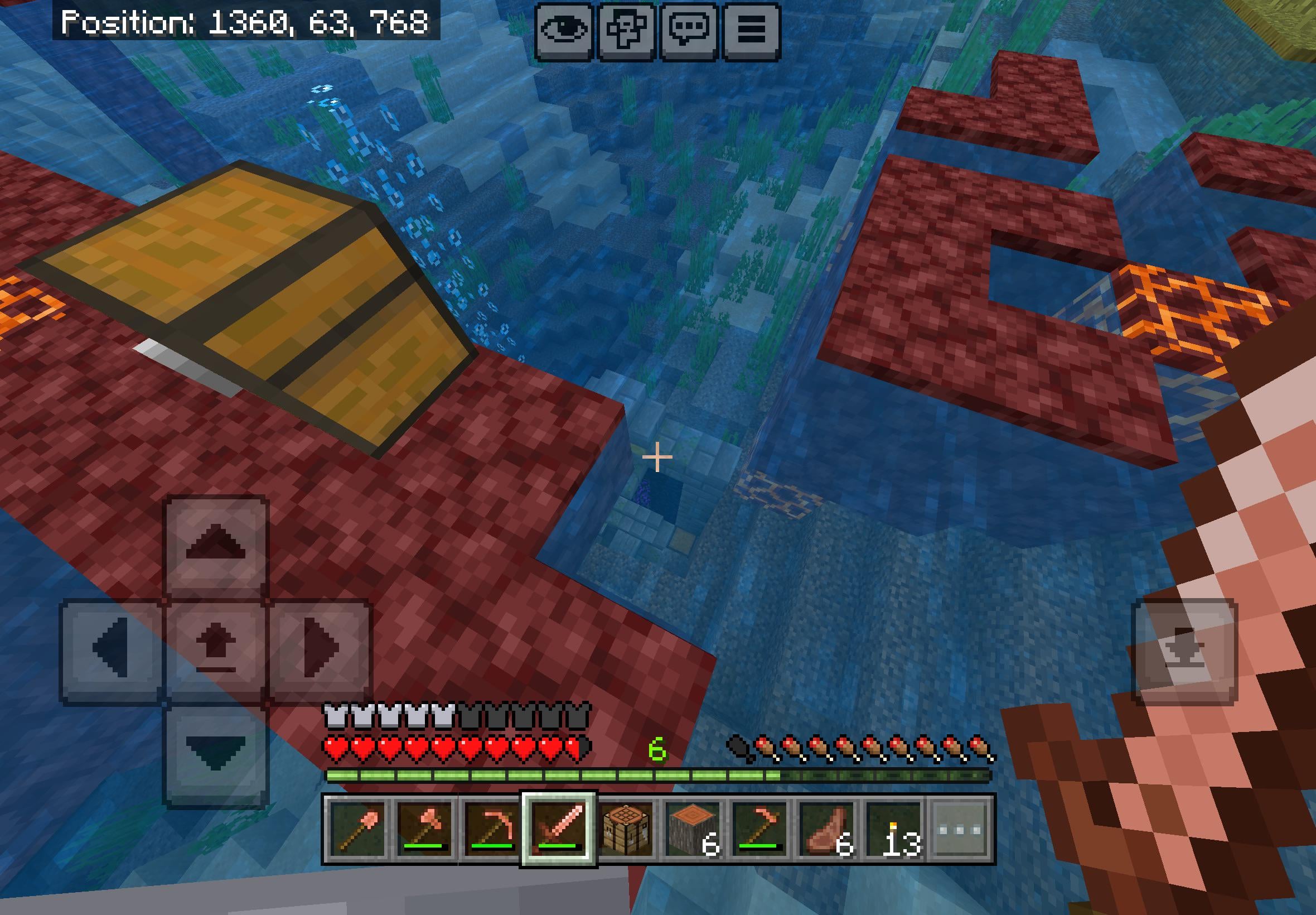Select the stack of 13 torches

(893, 829)
